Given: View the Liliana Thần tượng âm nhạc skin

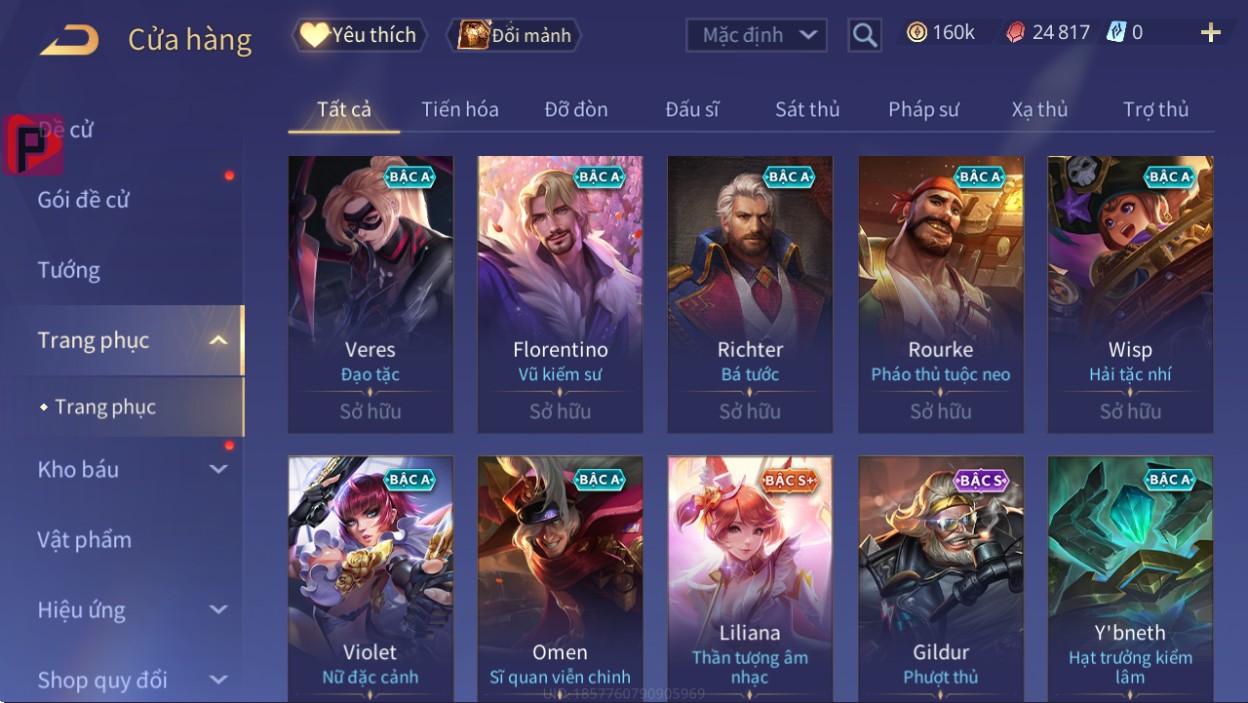Looking at the screenshot, I should point(750,578).
